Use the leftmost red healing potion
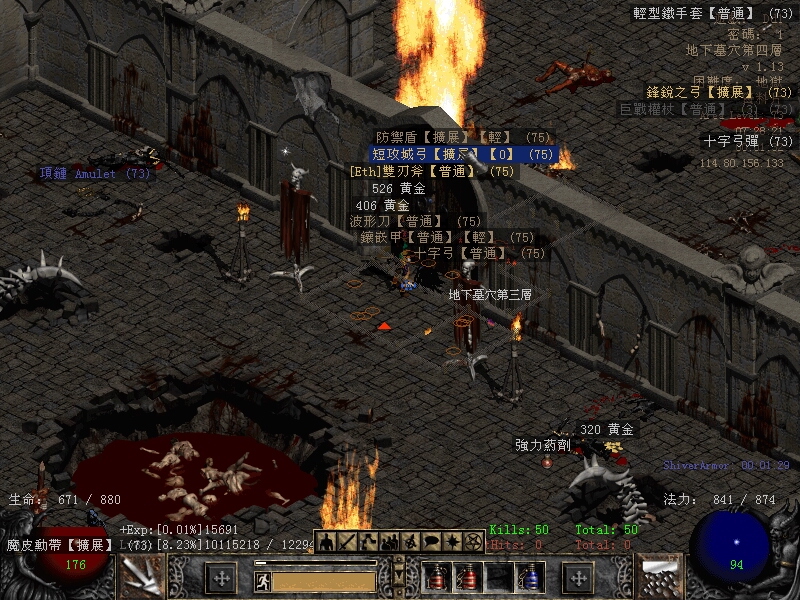The width and height of the screenshot is (800, 600). point(435,577)
